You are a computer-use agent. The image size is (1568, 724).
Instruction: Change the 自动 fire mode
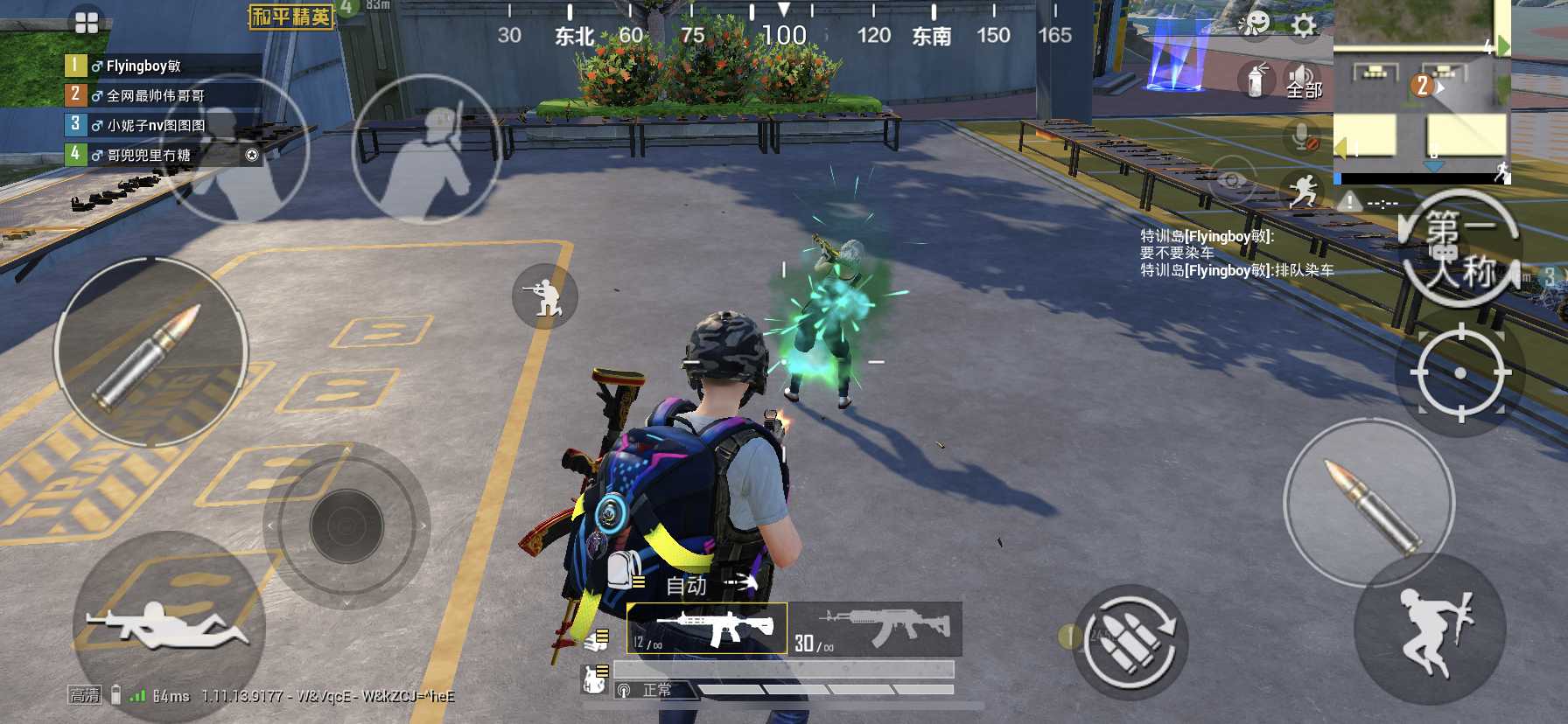[688, 585]
